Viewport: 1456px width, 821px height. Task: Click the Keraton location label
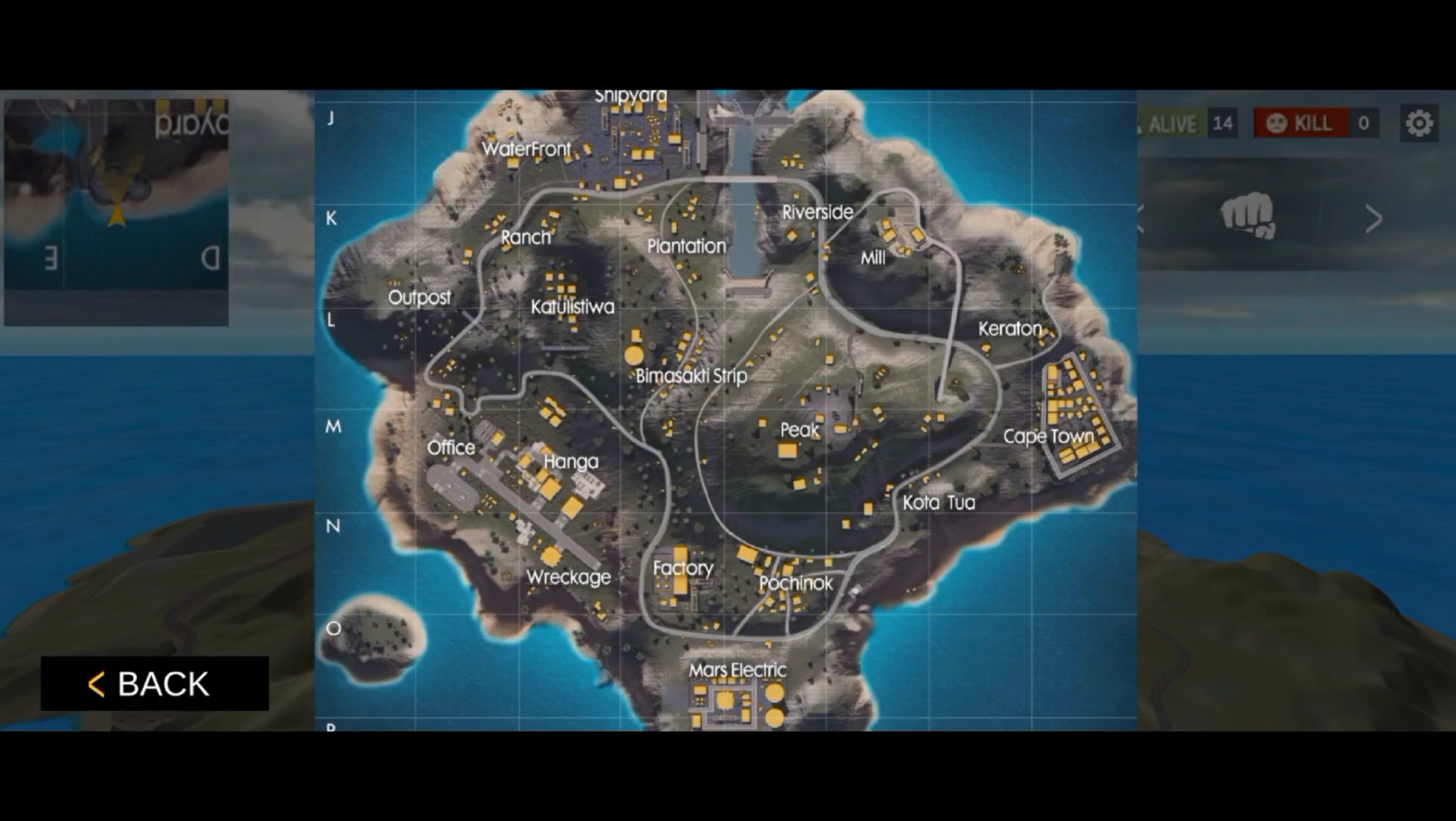pyautogui.click(x=1009, y=328)
